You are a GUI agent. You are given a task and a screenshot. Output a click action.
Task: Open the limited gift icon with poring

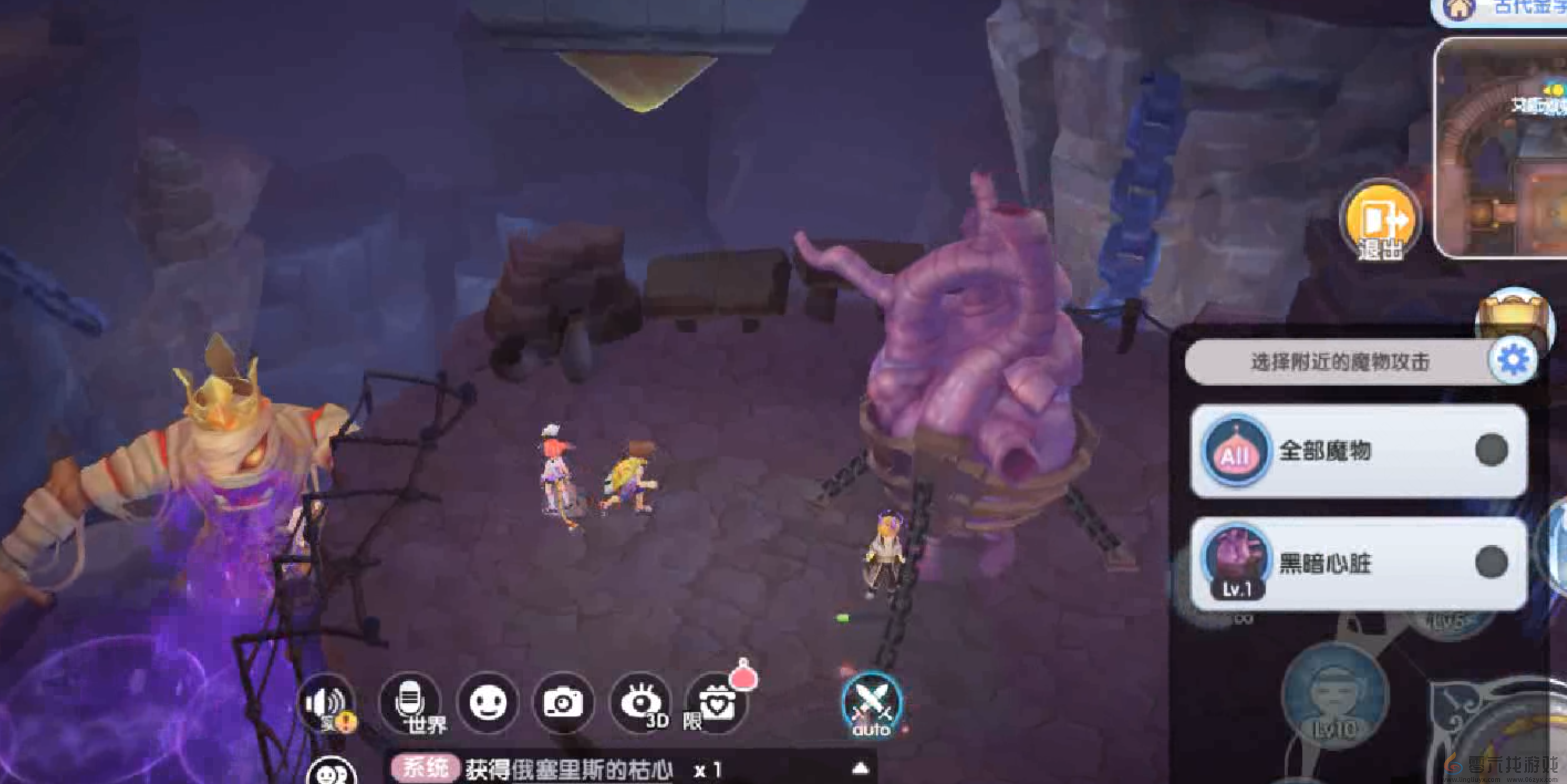[717, 703]
